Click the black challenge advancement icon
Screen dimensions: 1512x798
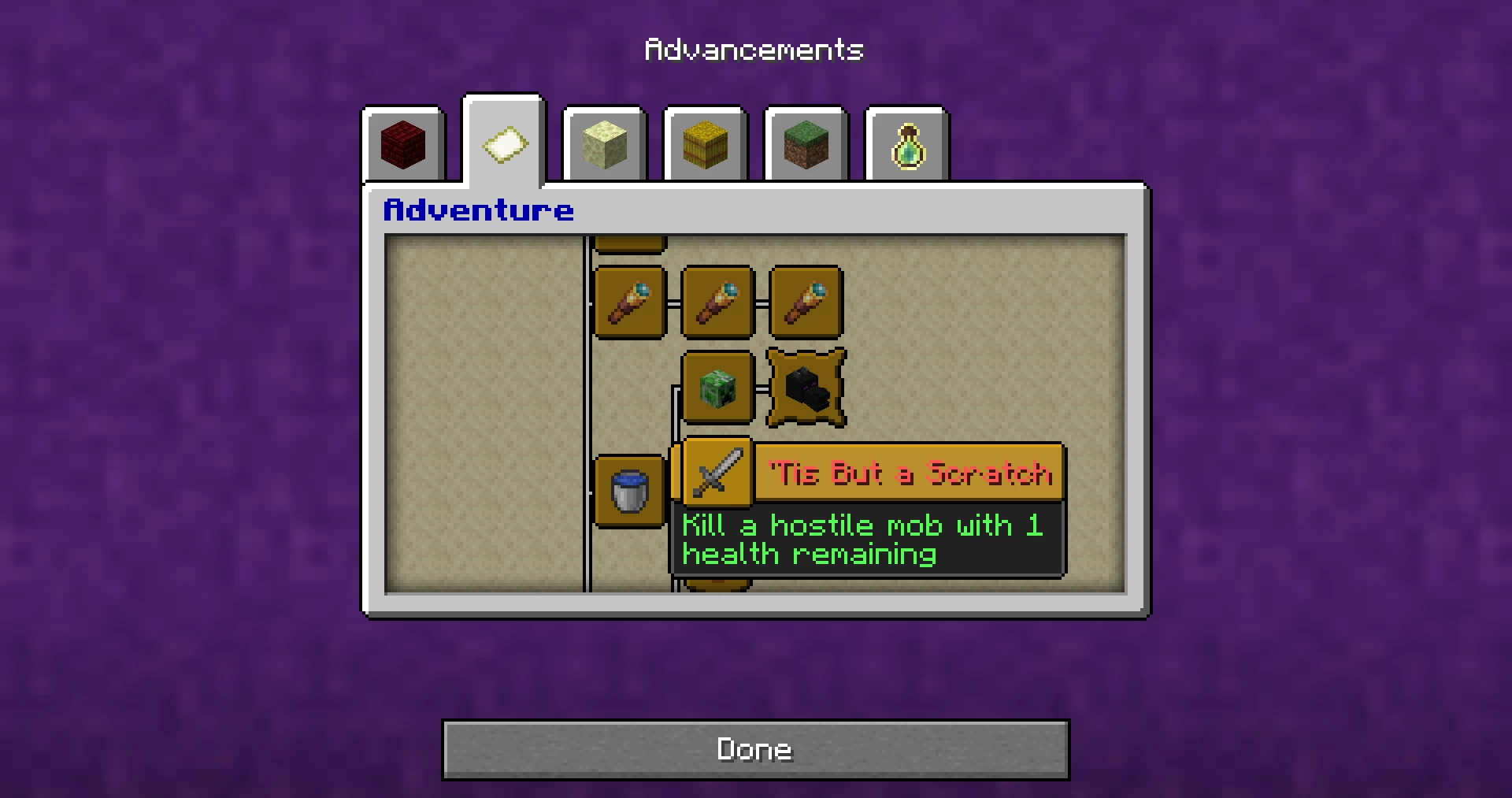[806, 388]
